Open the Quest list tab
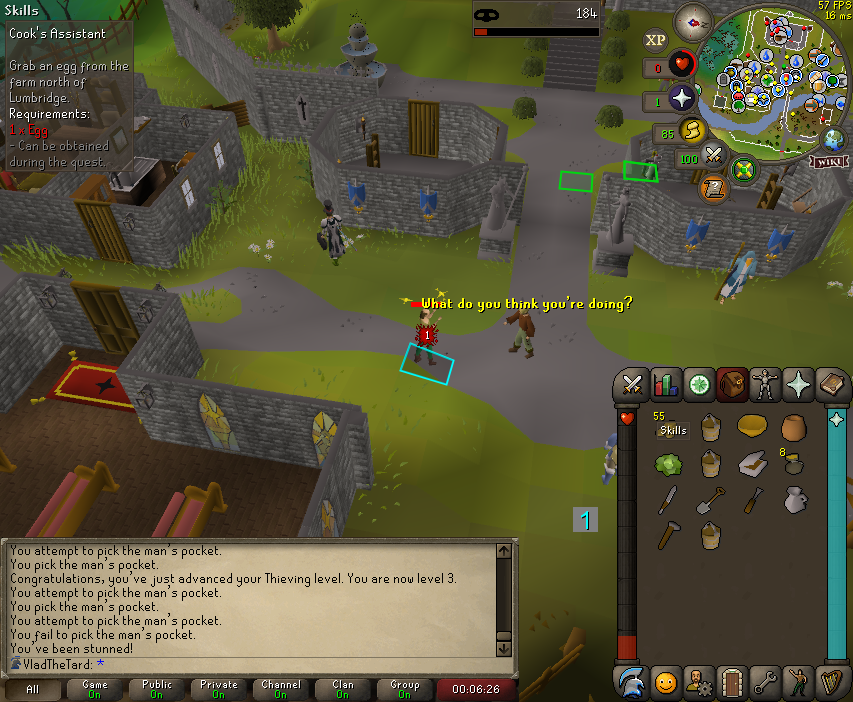The image size is (853, 702). click(x=698, y=383)
